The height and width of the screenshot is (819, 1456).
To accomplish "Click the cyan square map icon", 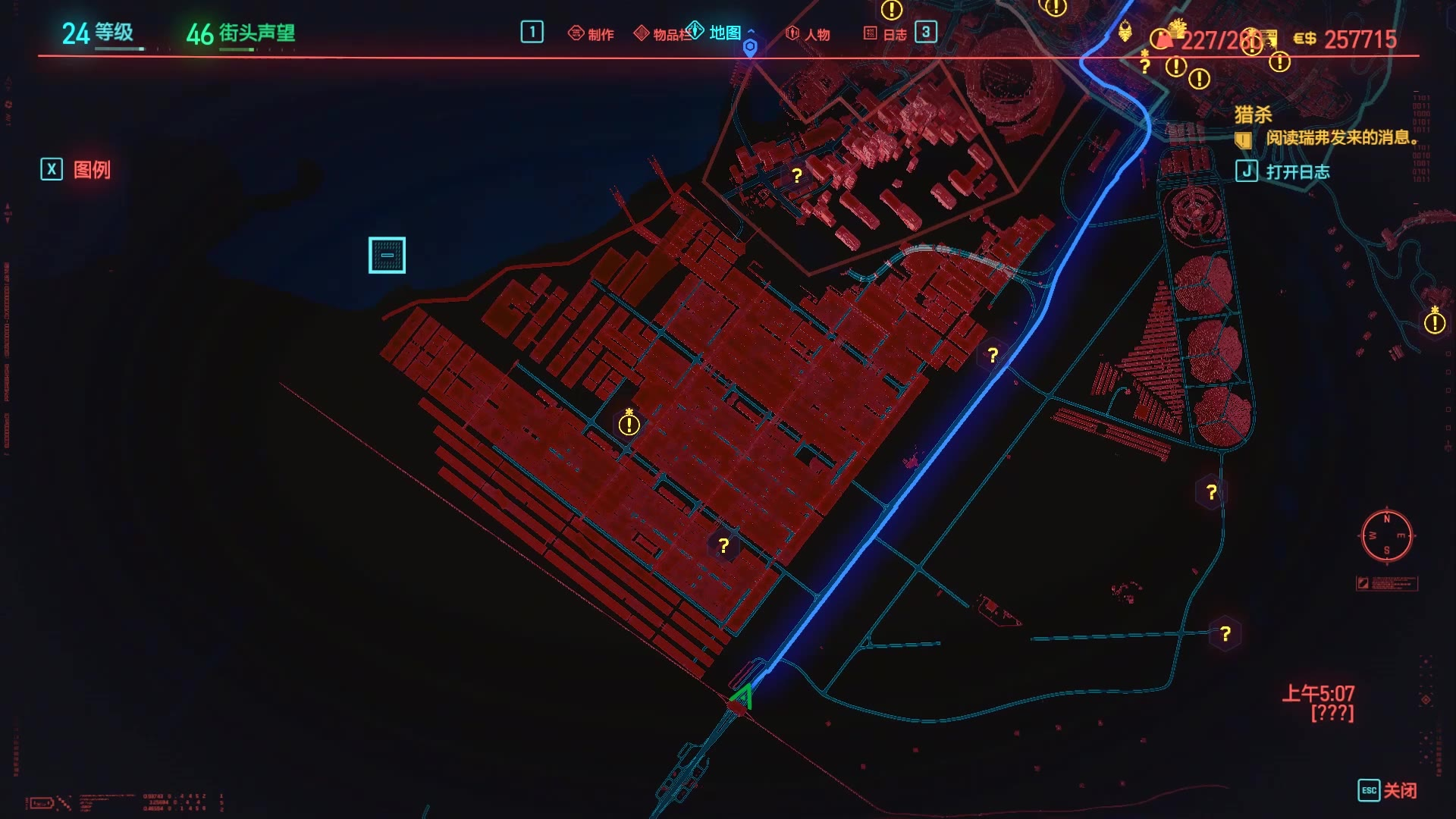I will (x=387, y=256).
